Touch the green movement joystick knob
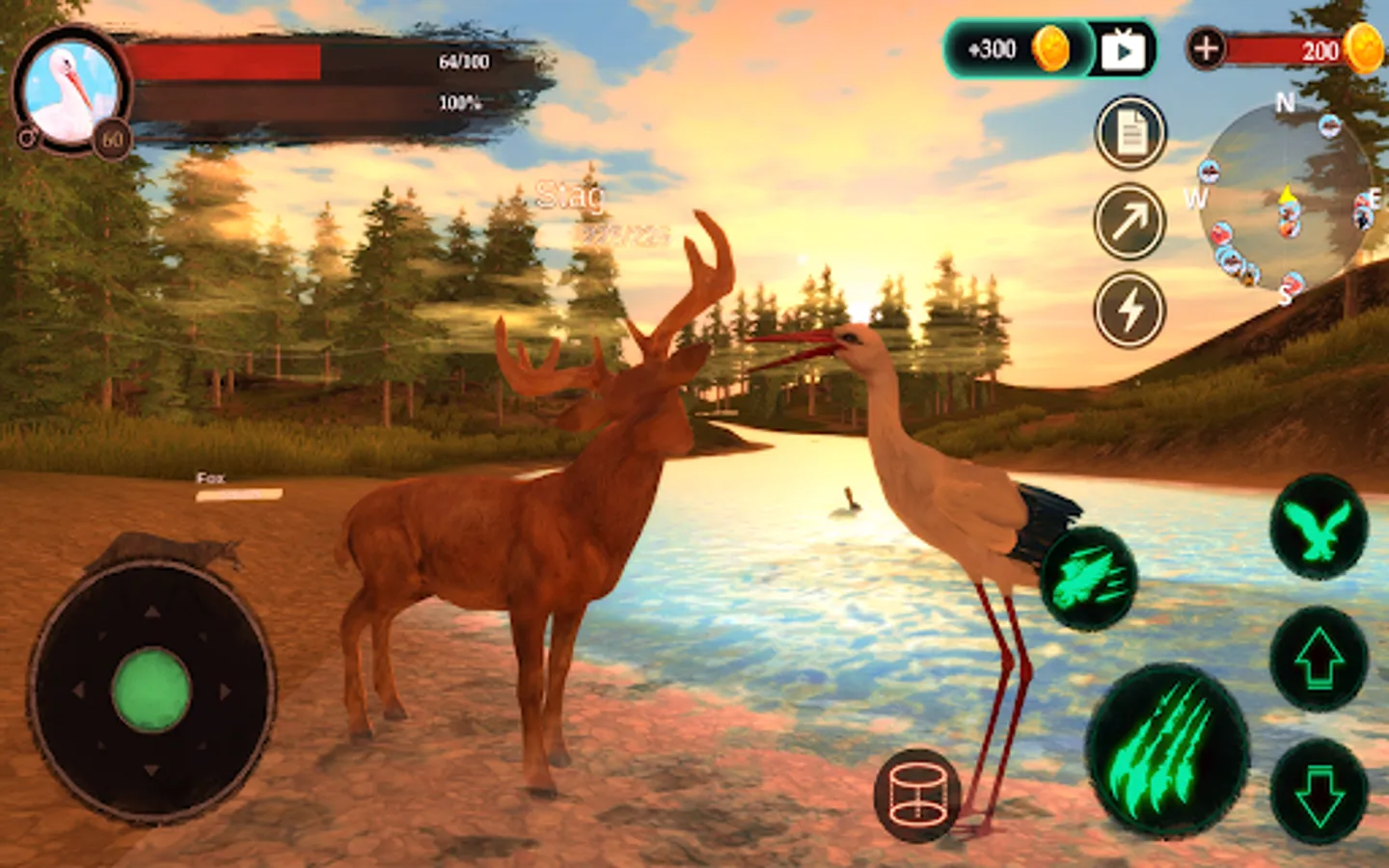Screen dimensions: 1389x868 coord(151,690)
